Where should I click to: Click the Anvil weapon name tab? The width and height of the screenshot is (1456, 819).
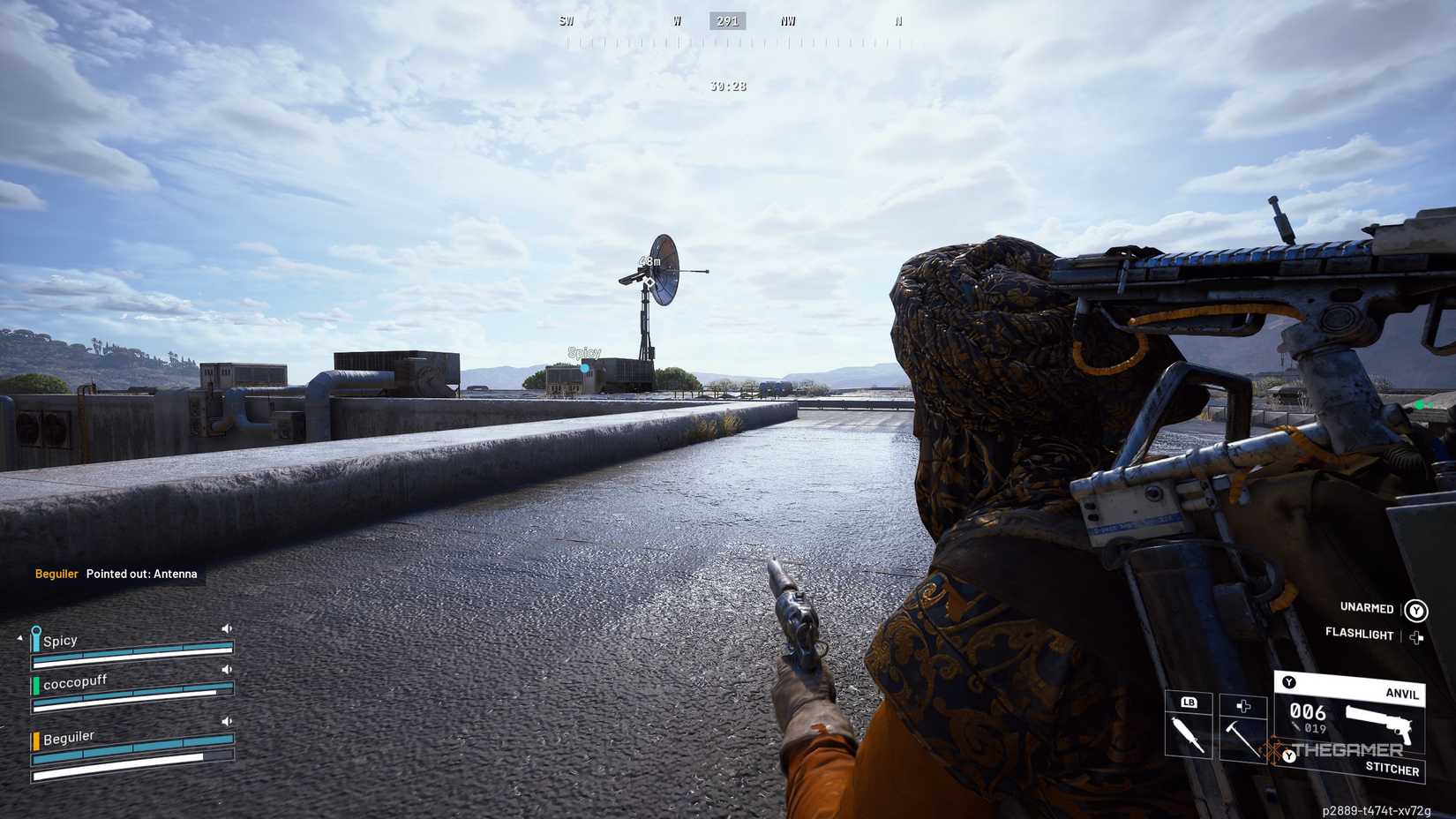1401,694
